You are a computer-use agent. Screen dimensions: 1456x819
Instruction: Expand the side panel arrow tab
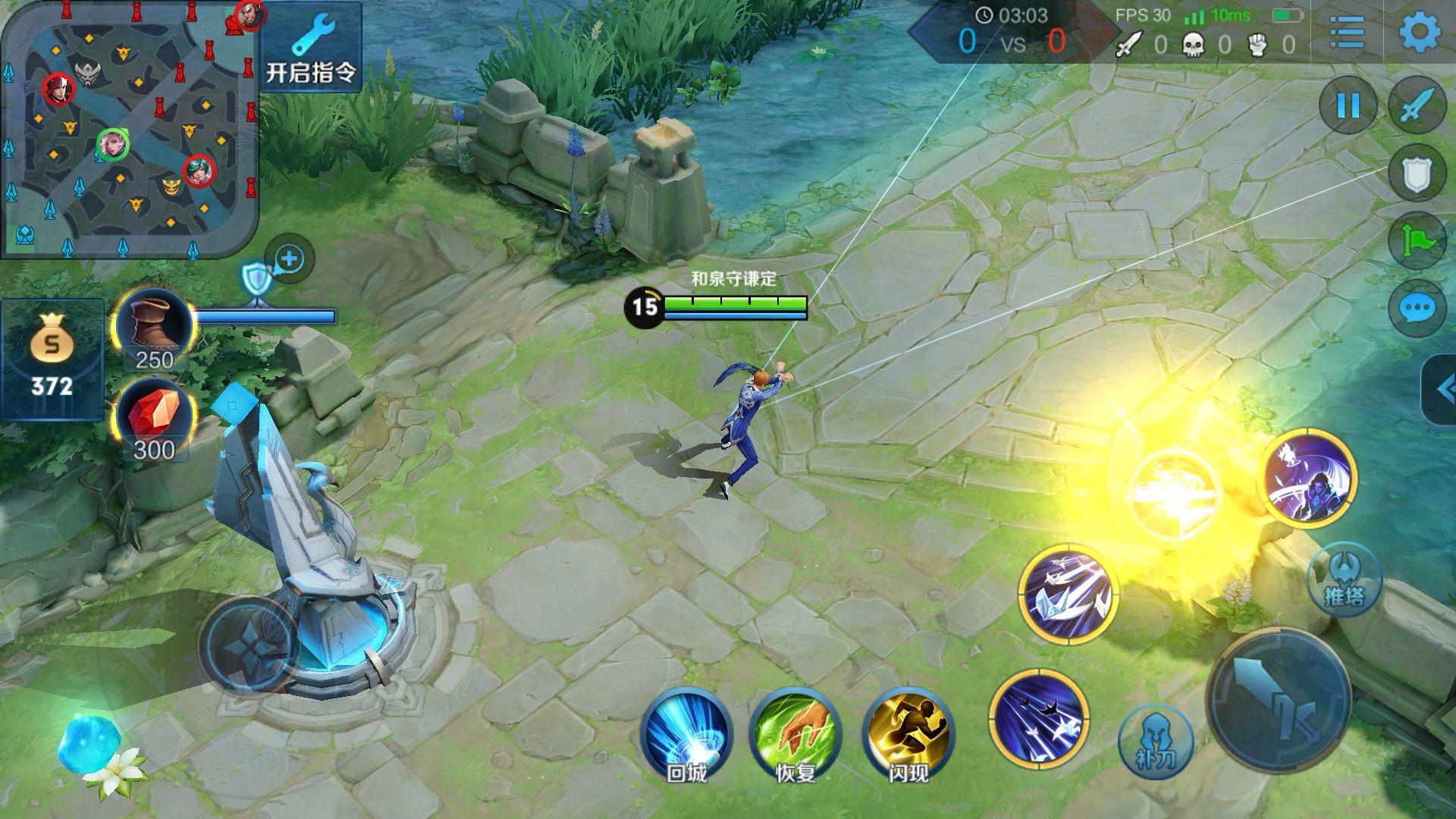pos(1441,389)
